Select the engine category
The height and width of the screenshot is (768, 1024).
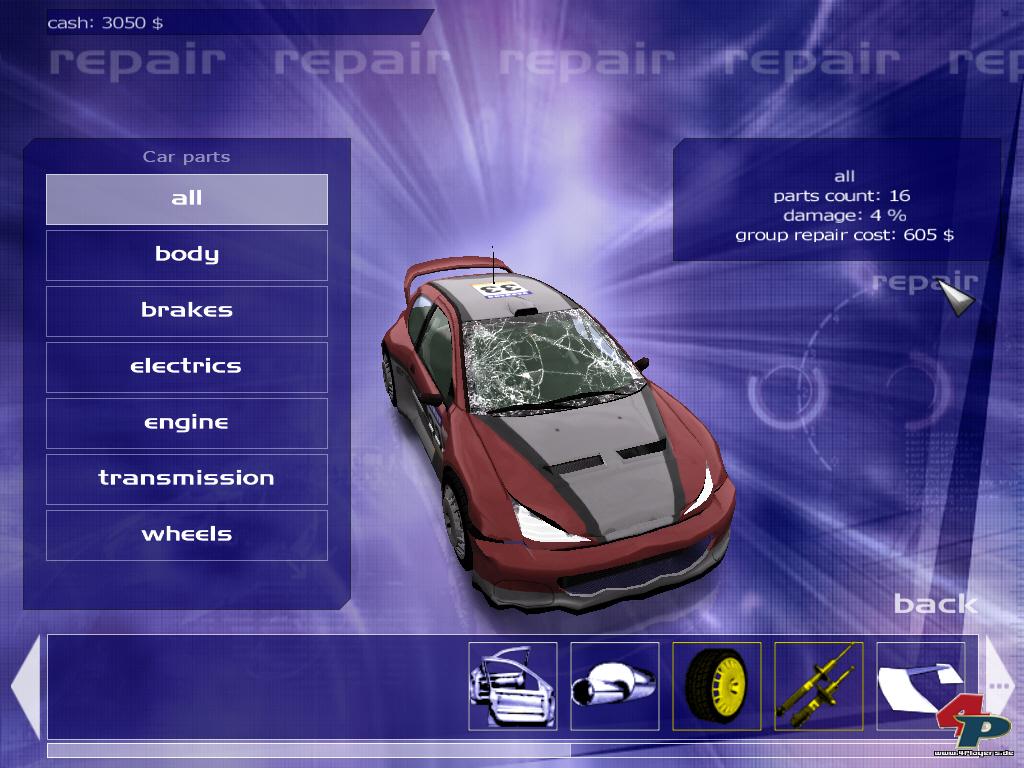(187, 423)
